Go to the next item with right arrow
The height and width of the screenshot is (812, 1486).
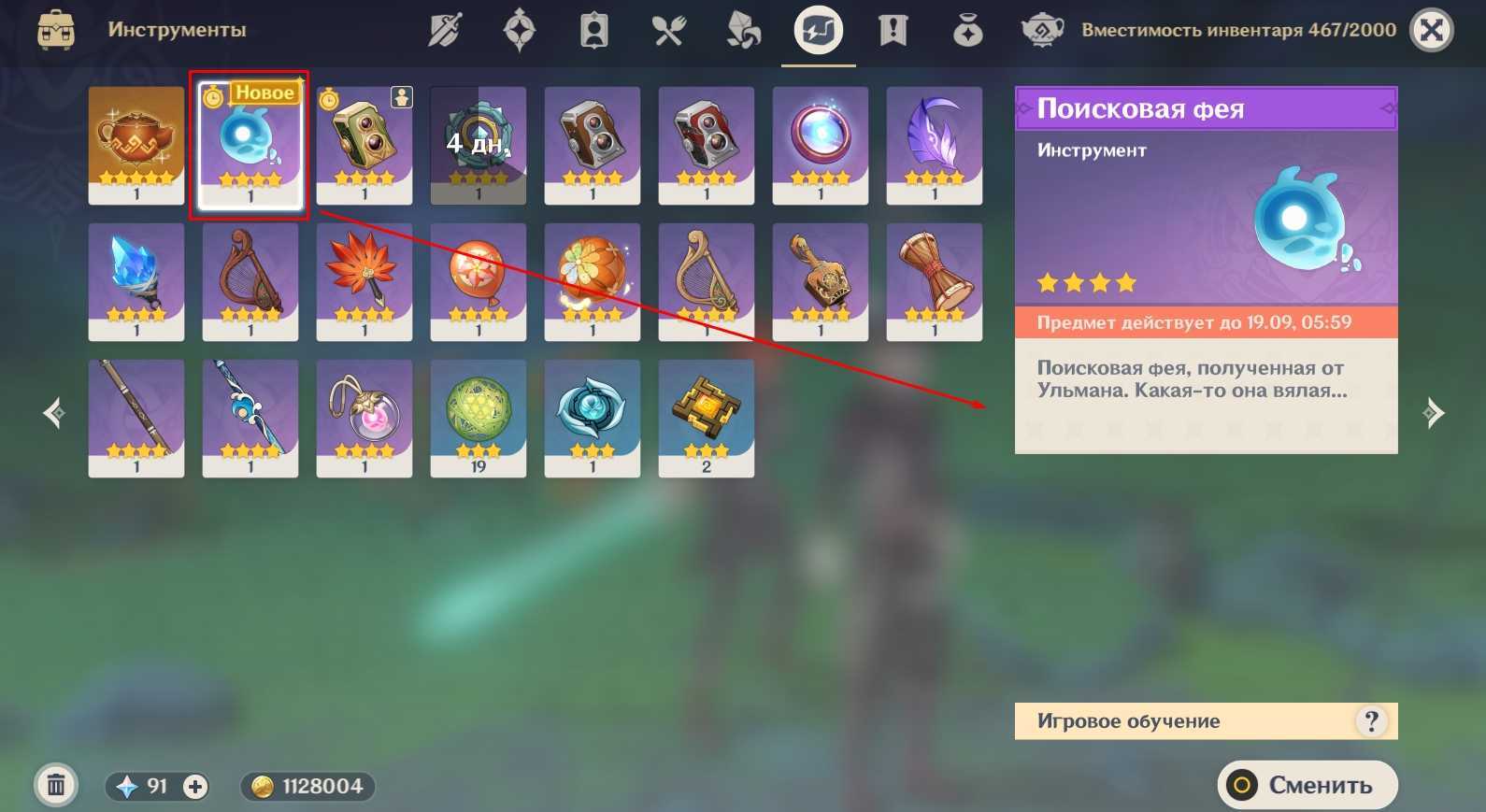(x=1432, y=412)
